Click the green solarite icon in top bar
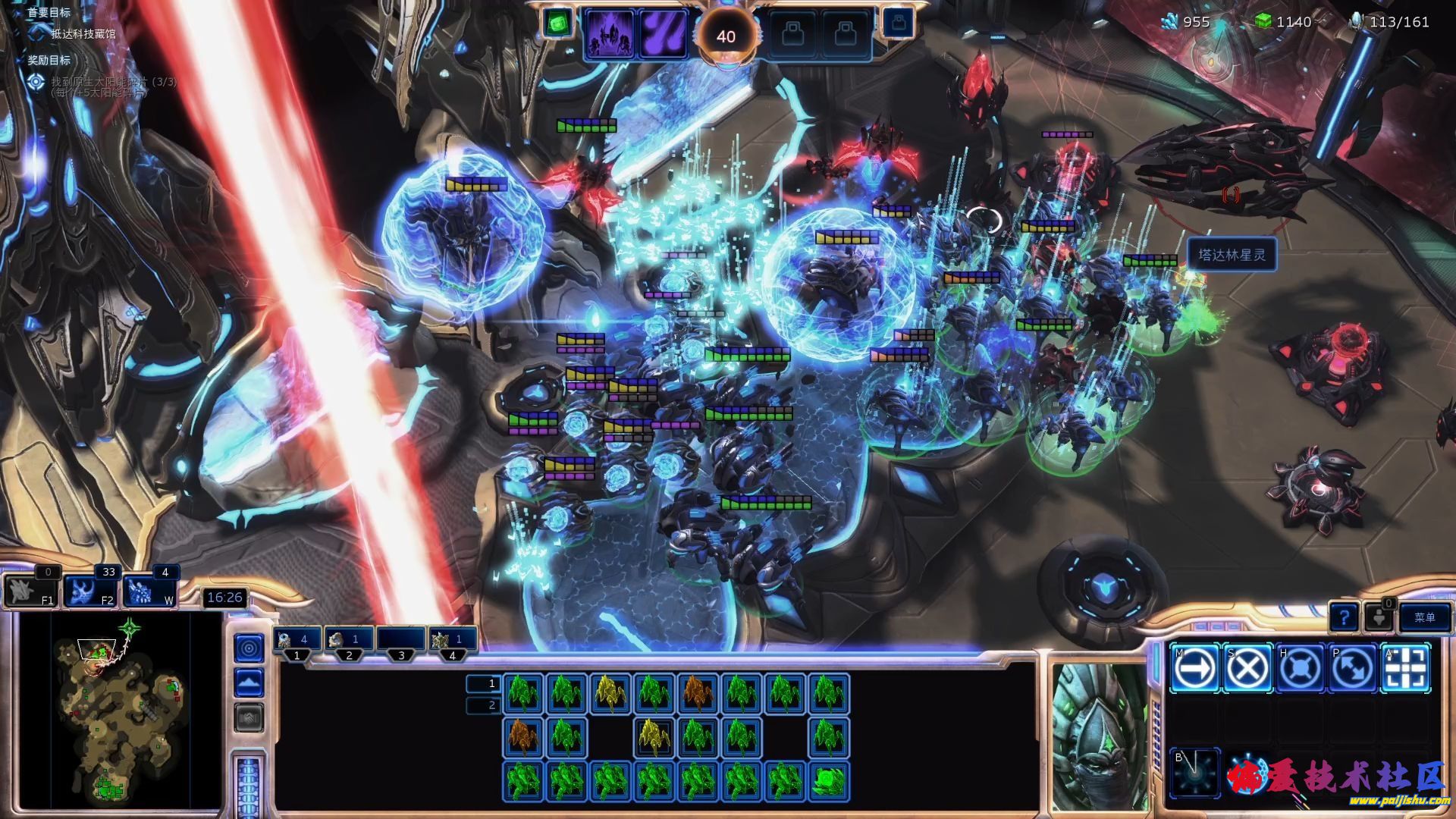Screen dimensions: 1456x819 coord(558,23)
